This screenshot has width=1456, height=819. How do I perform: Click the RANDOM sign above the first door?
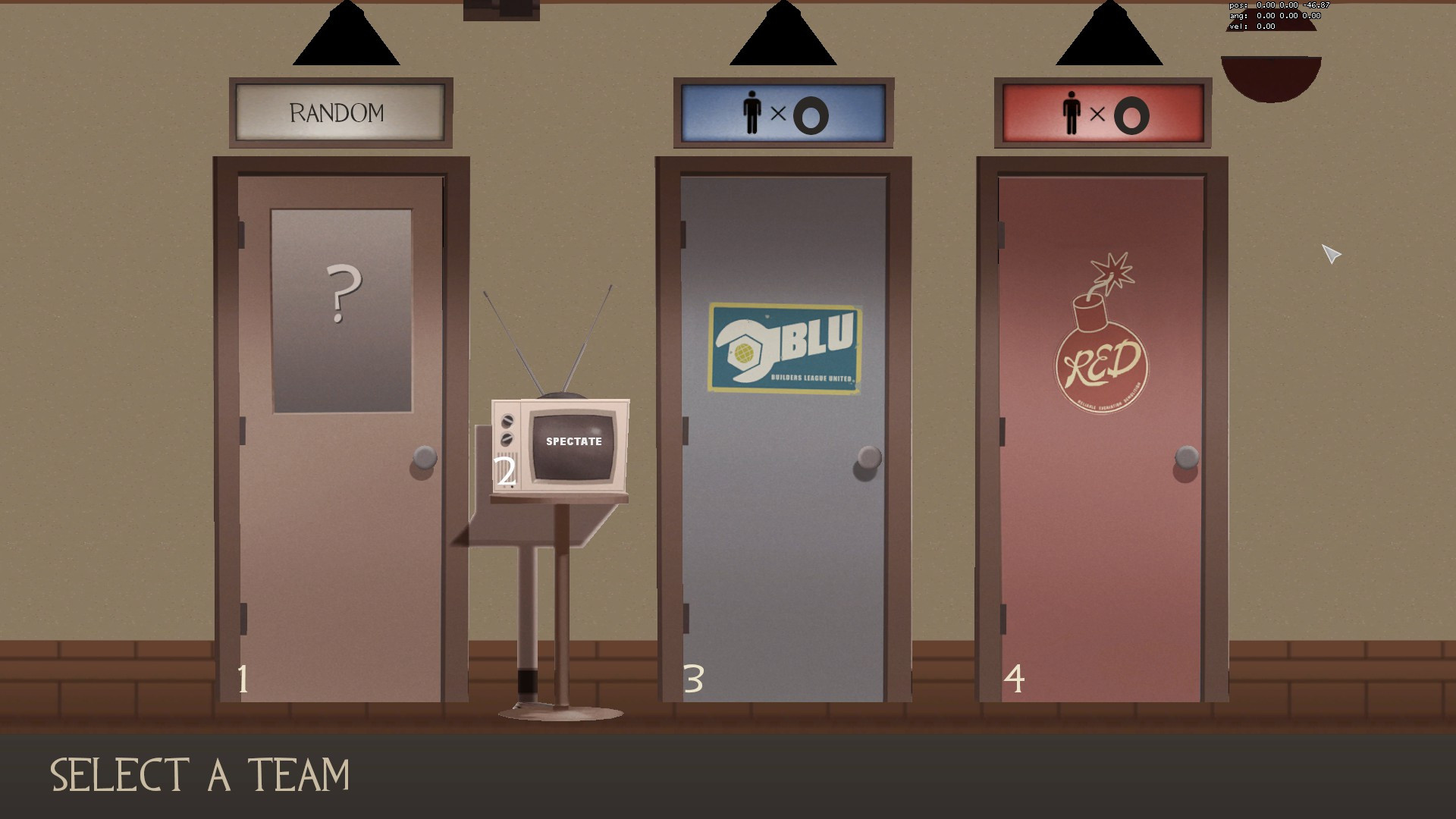pos(337,112)
